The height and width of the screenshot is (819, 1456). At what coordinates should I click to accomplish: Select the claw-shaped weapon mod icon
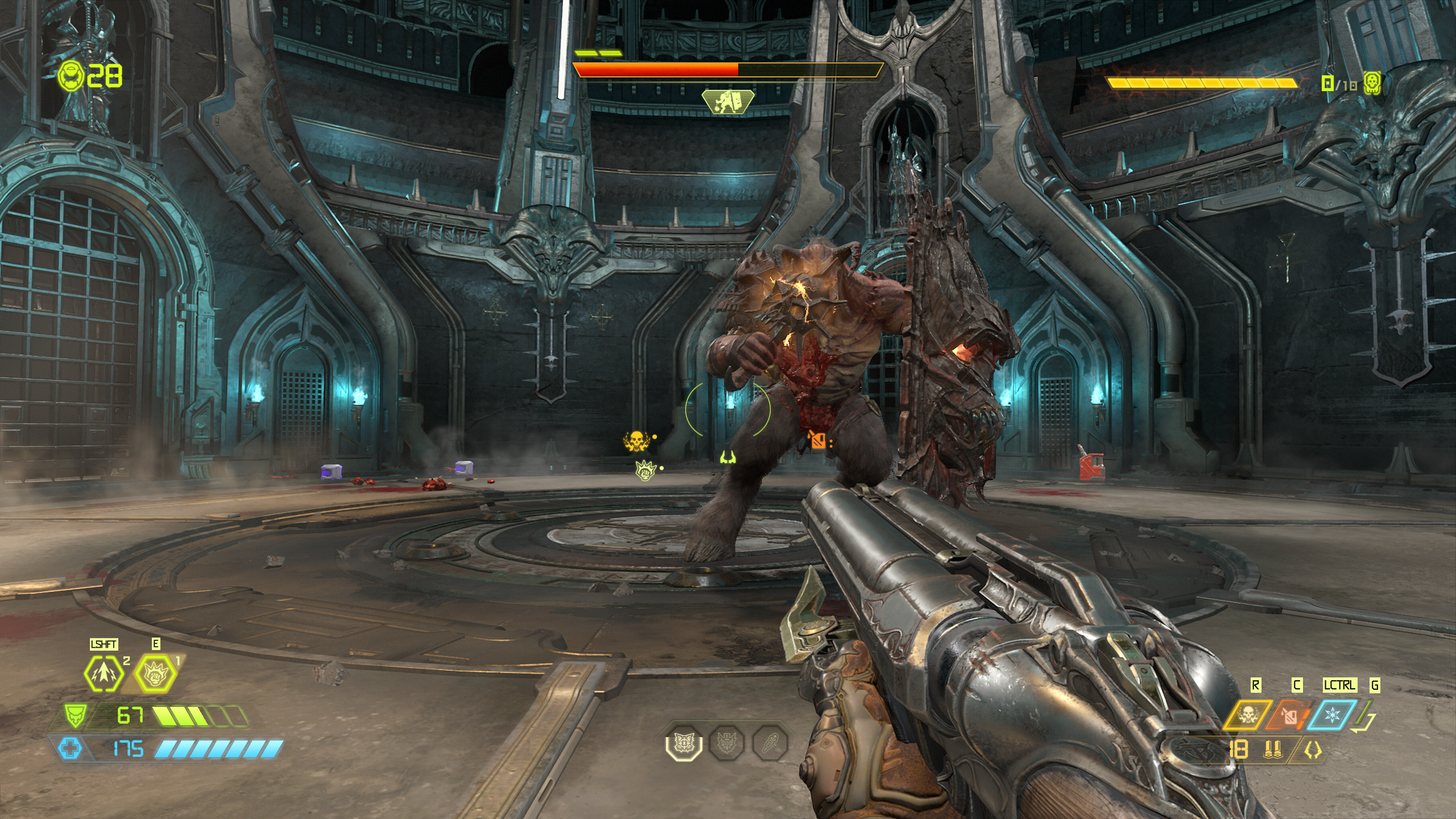[x=1313, y=751]
